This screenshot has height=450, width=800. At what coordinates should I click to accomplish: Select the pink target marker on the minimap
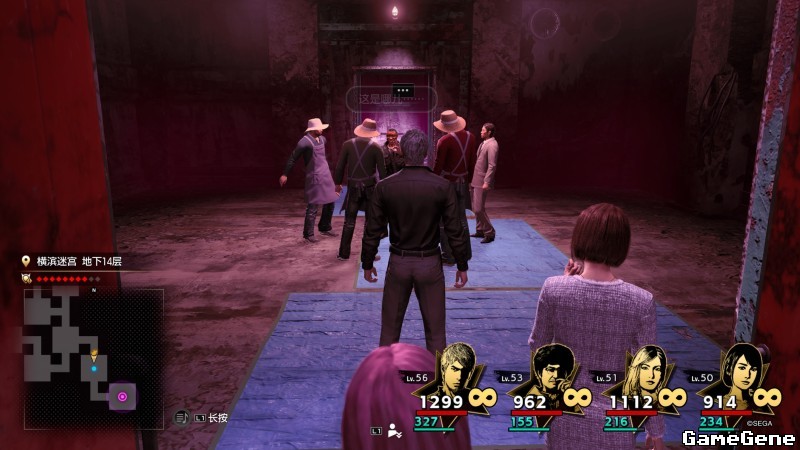coord(123,397)
